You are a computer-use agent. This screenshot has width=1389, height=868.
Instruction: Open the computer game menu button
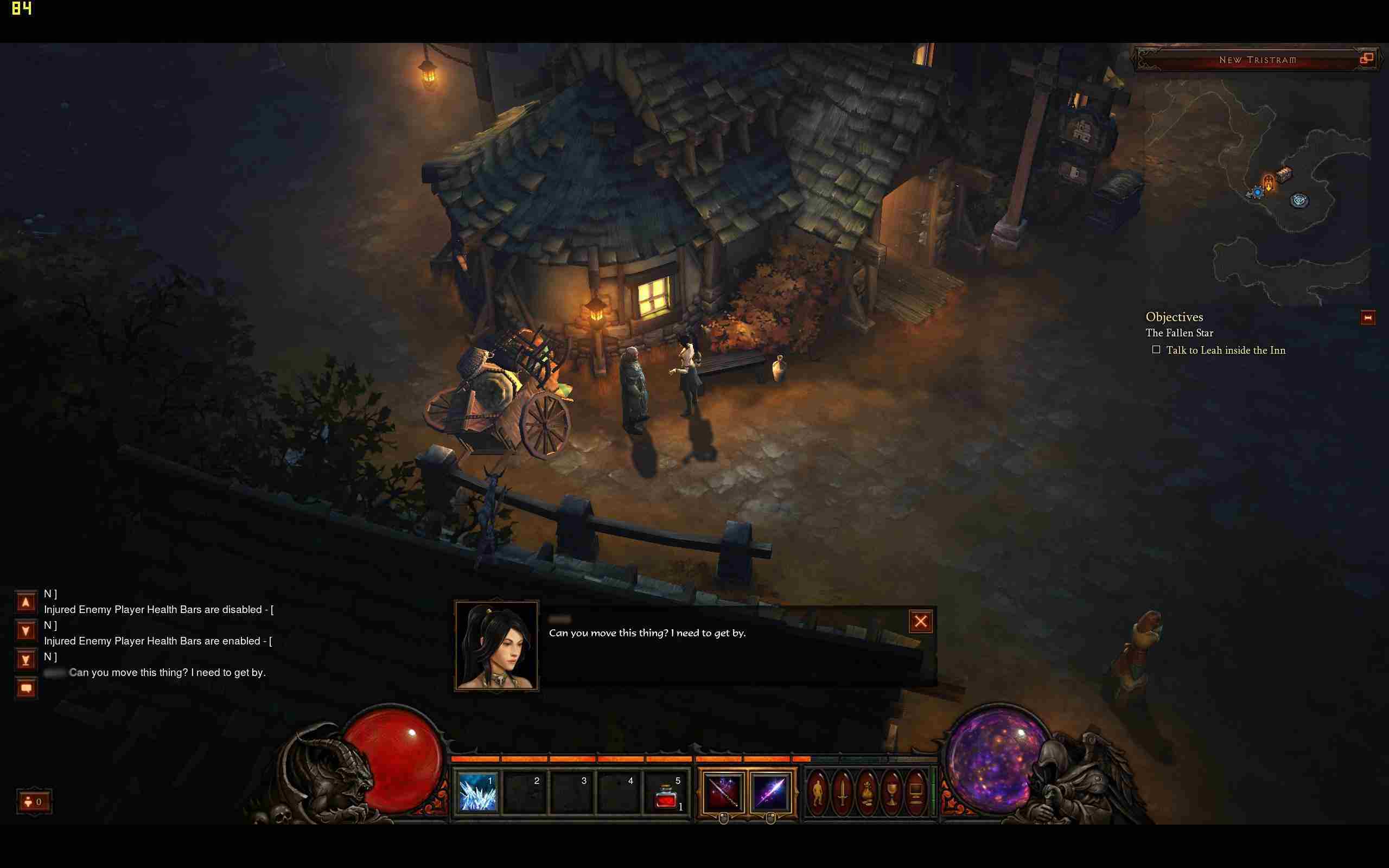pyautogui.click(x=916, y=793)
